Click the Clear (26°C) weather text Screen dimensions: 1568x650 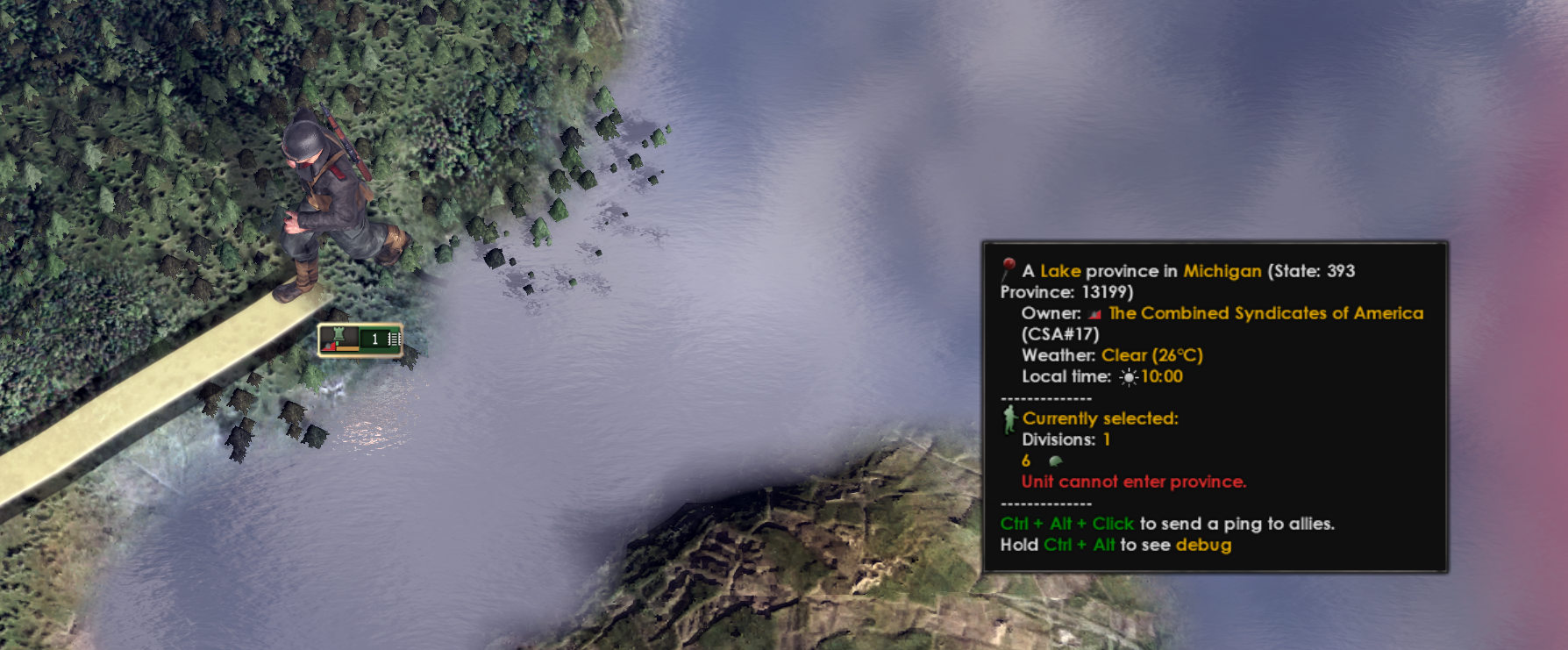click(1150, 355)
